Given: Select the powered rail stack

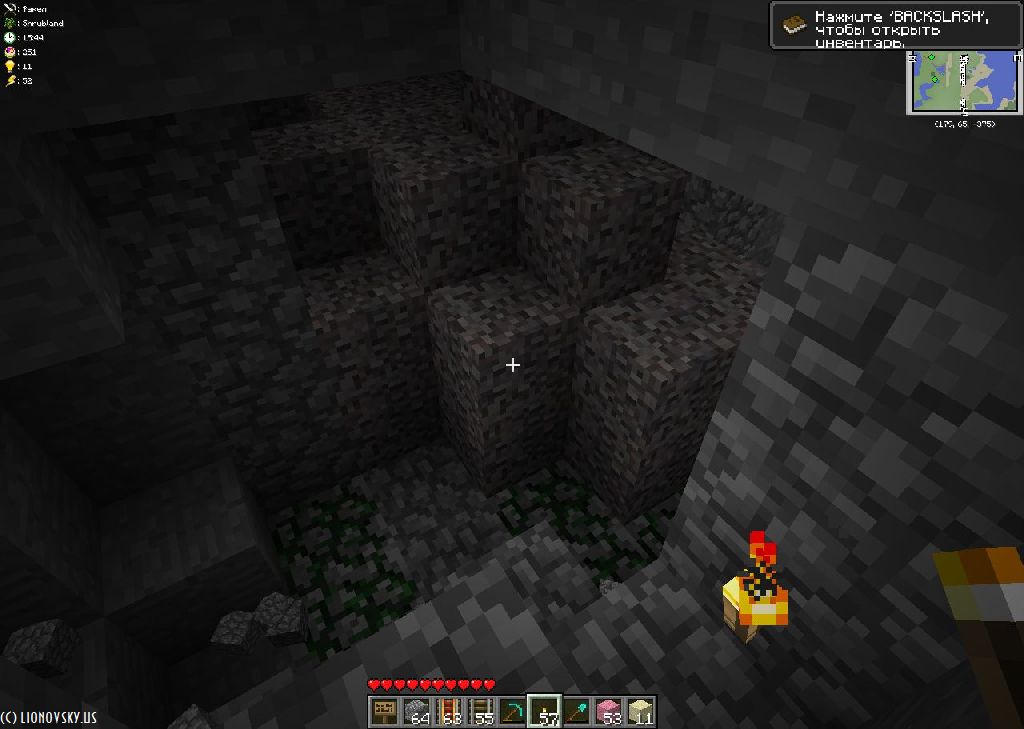Looking at the screenshot, I should (448, 711).
